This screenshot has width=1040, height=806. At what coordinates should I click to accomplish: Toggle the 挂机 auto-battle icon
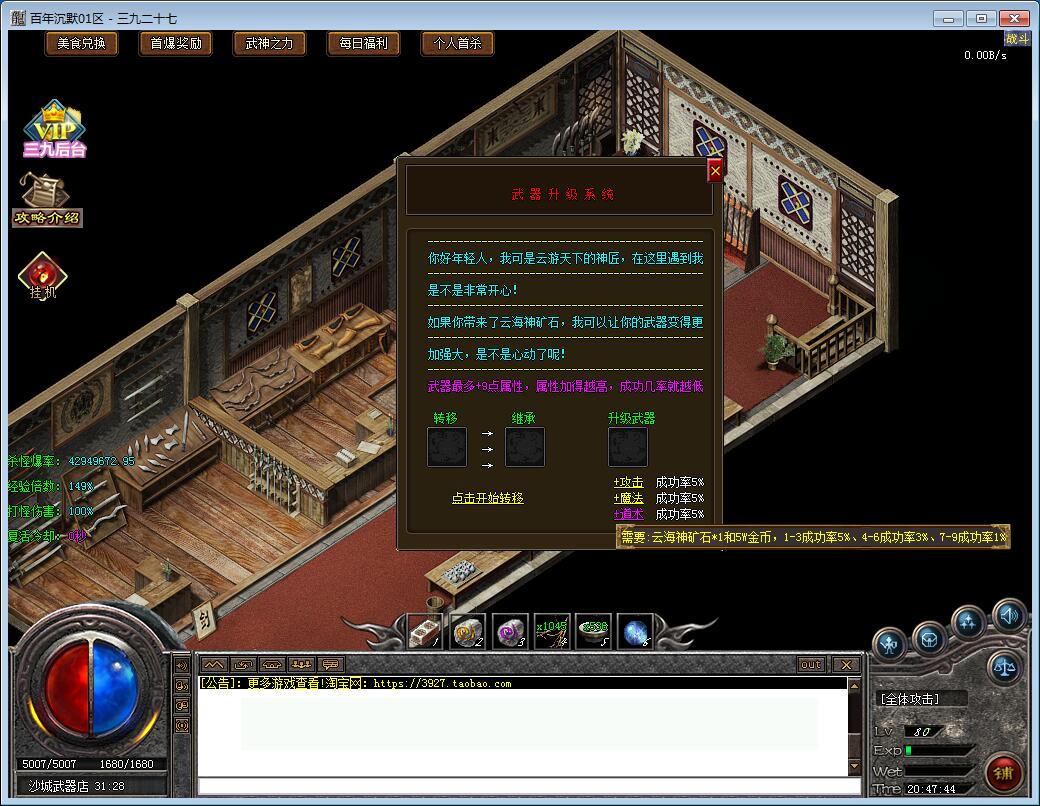[43, 277]
